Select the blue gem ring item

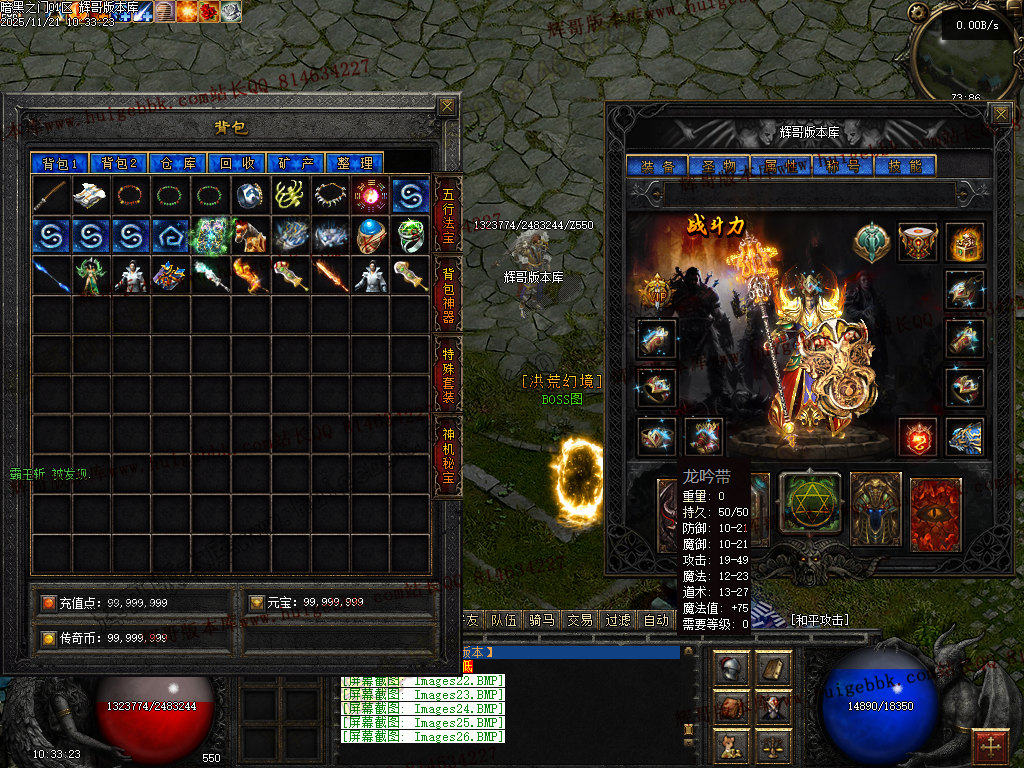coord(371,236)
